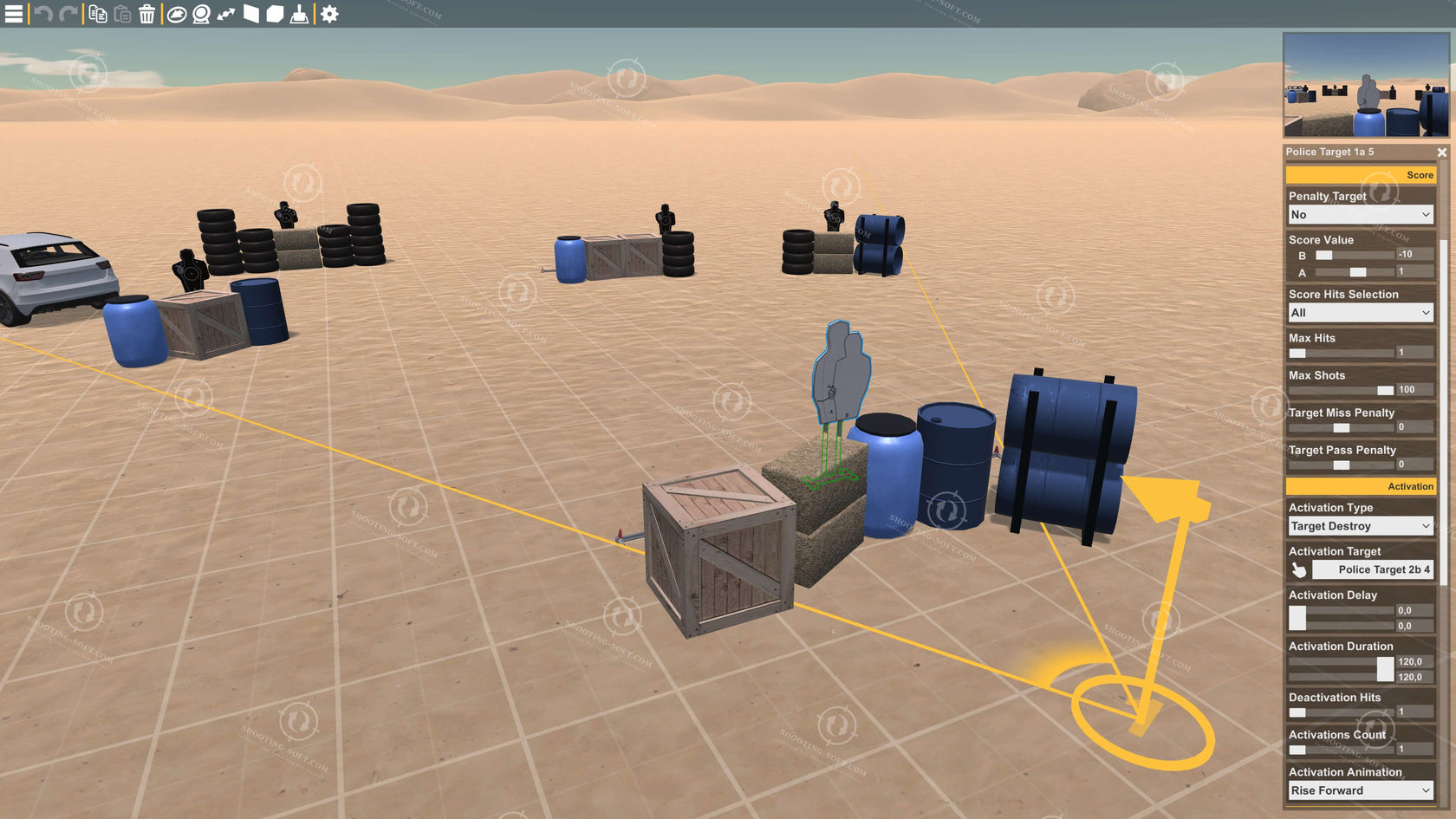Open the Activation Animation dropdown
The width and height of the screenshot is (1456, 819).
coord(1360,790)
